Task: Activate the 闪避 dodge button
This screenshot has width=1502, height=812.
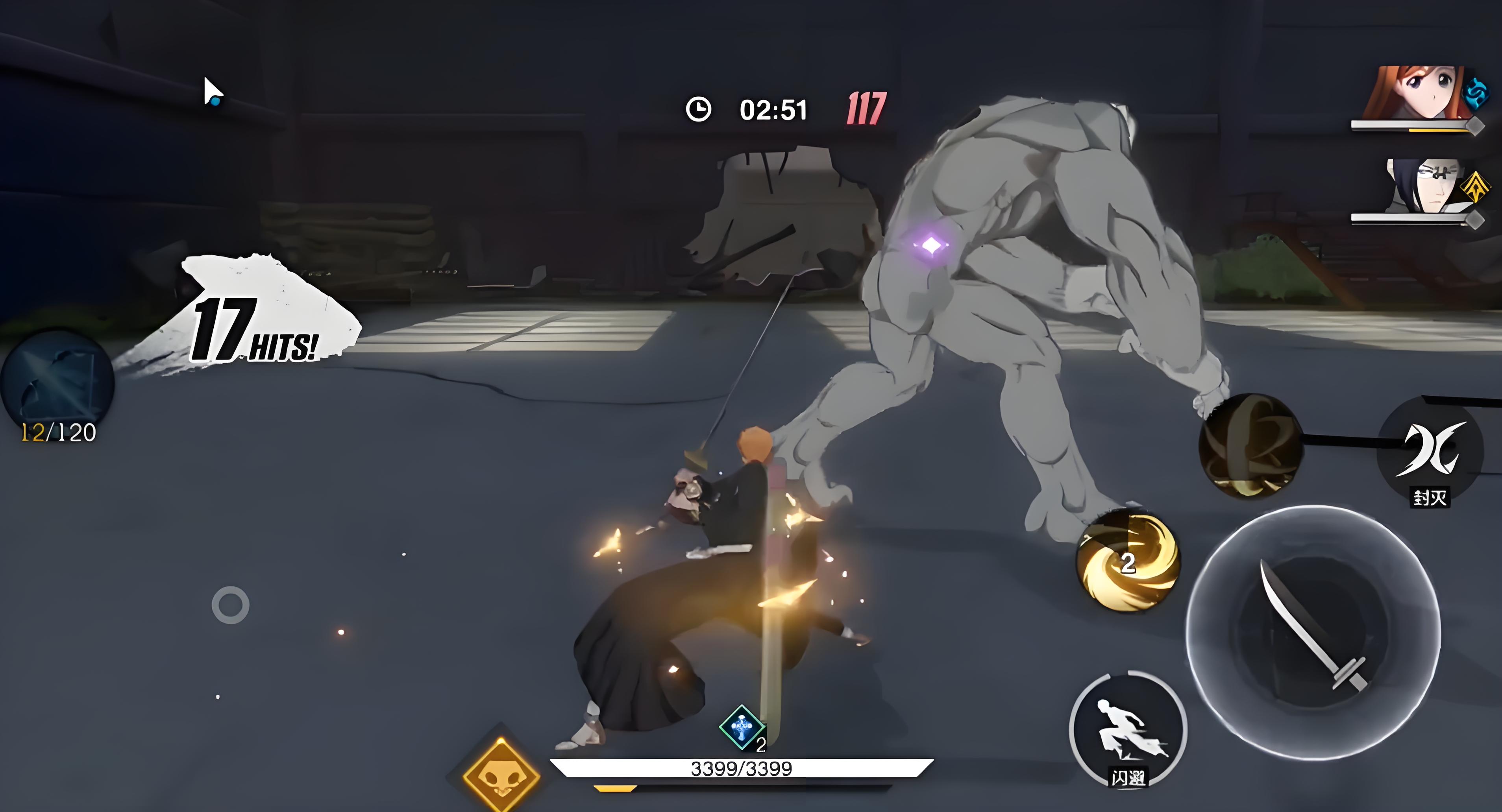Action: (1128, 731)
